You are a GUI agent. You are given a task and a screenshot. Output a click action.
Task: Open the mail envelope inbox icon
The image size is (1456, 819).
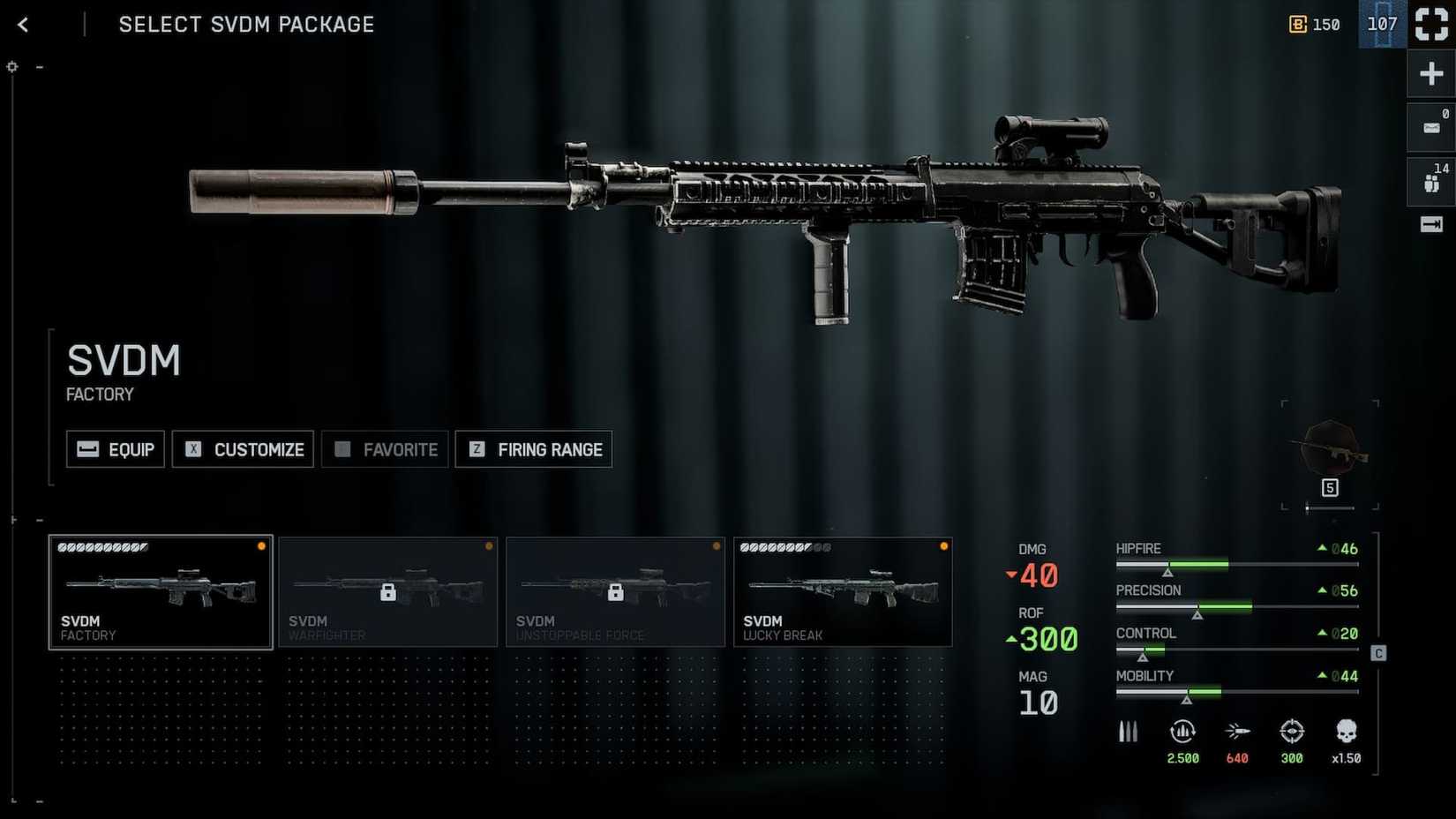point(1430,128)
